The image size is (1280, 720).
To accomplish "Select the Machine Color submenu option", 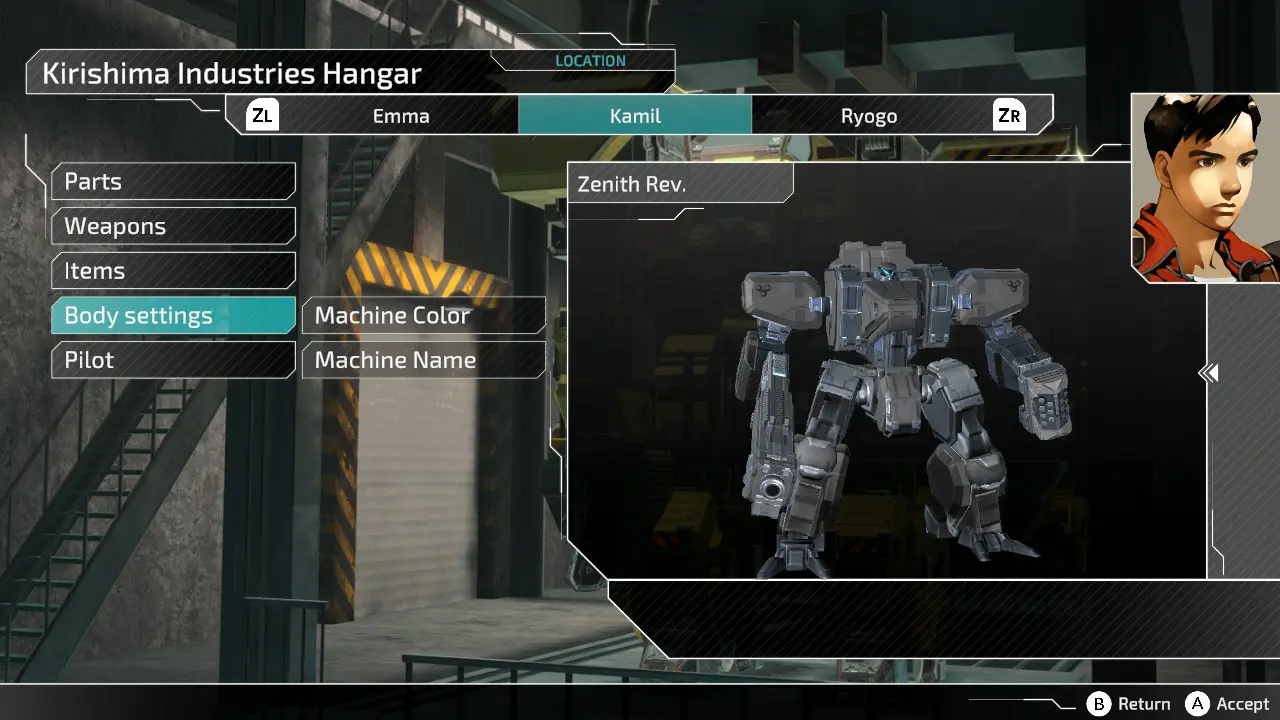I will 423,316.
